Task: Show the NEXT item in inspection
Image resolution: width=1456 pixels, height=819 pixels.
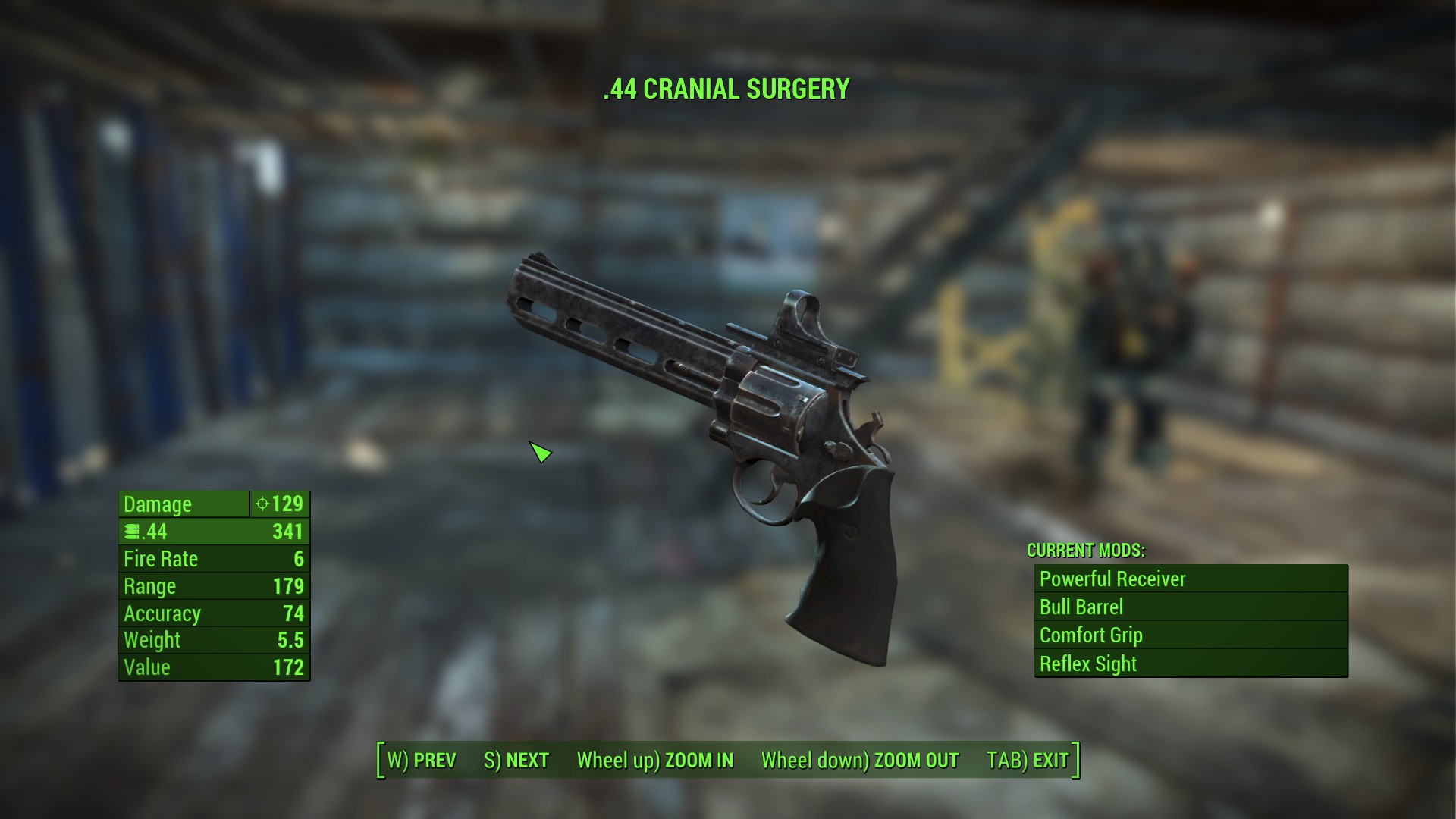Action: [516, 760]
